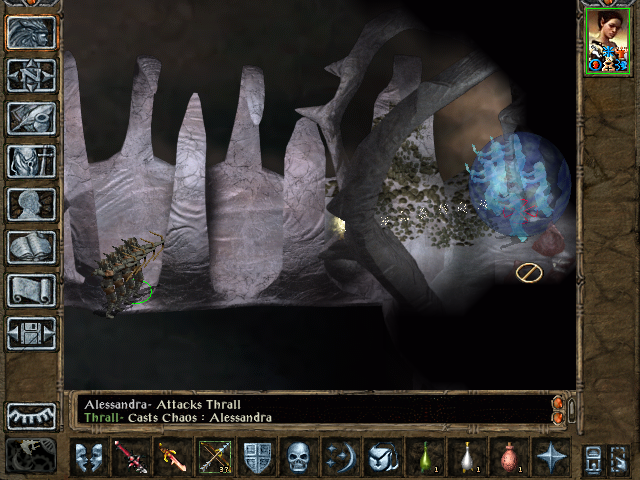Activate the shield guard action
This screenshot has width=640, height=480.
(257, 457)
